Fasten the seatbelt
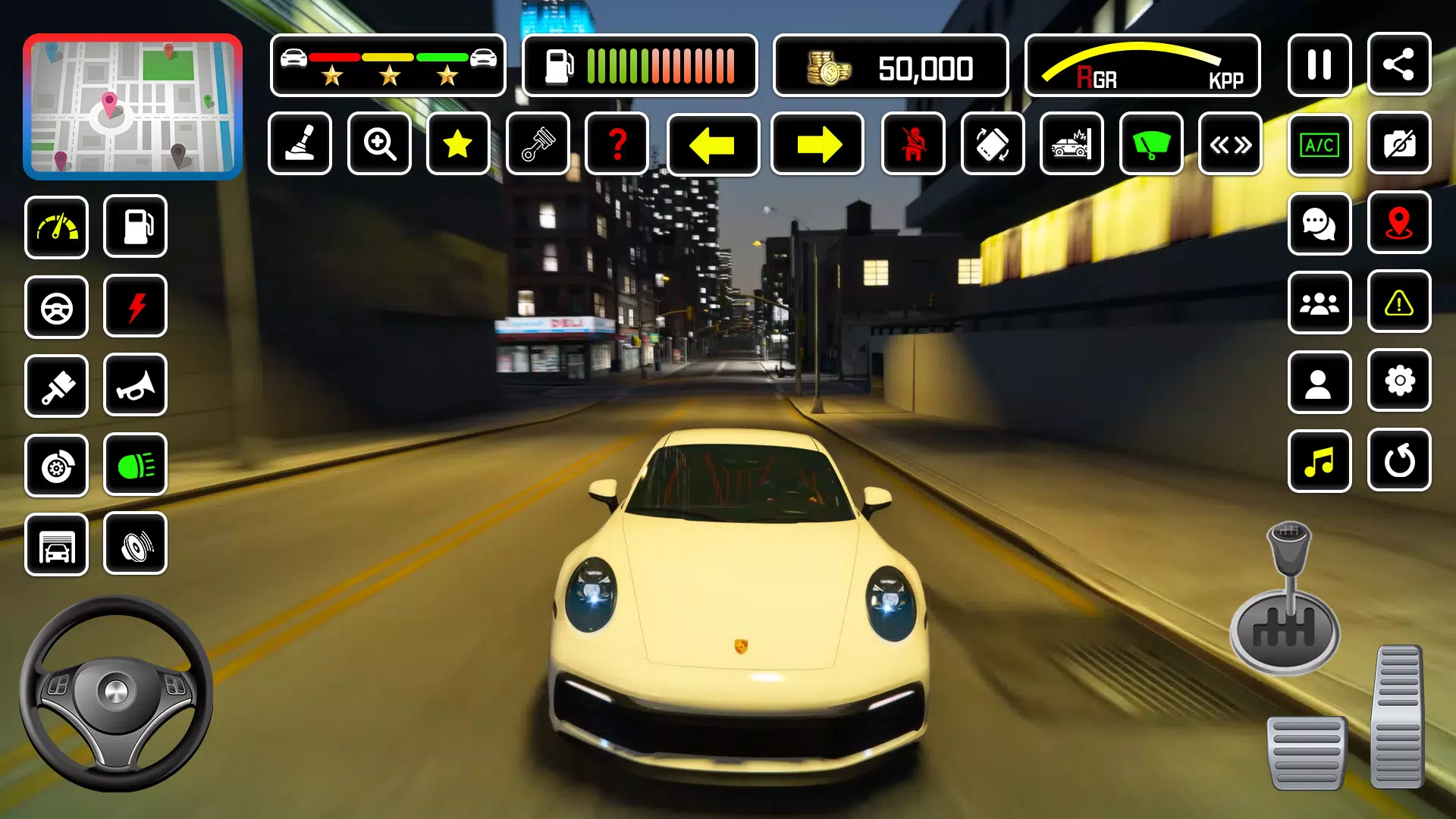 (913, 144)
